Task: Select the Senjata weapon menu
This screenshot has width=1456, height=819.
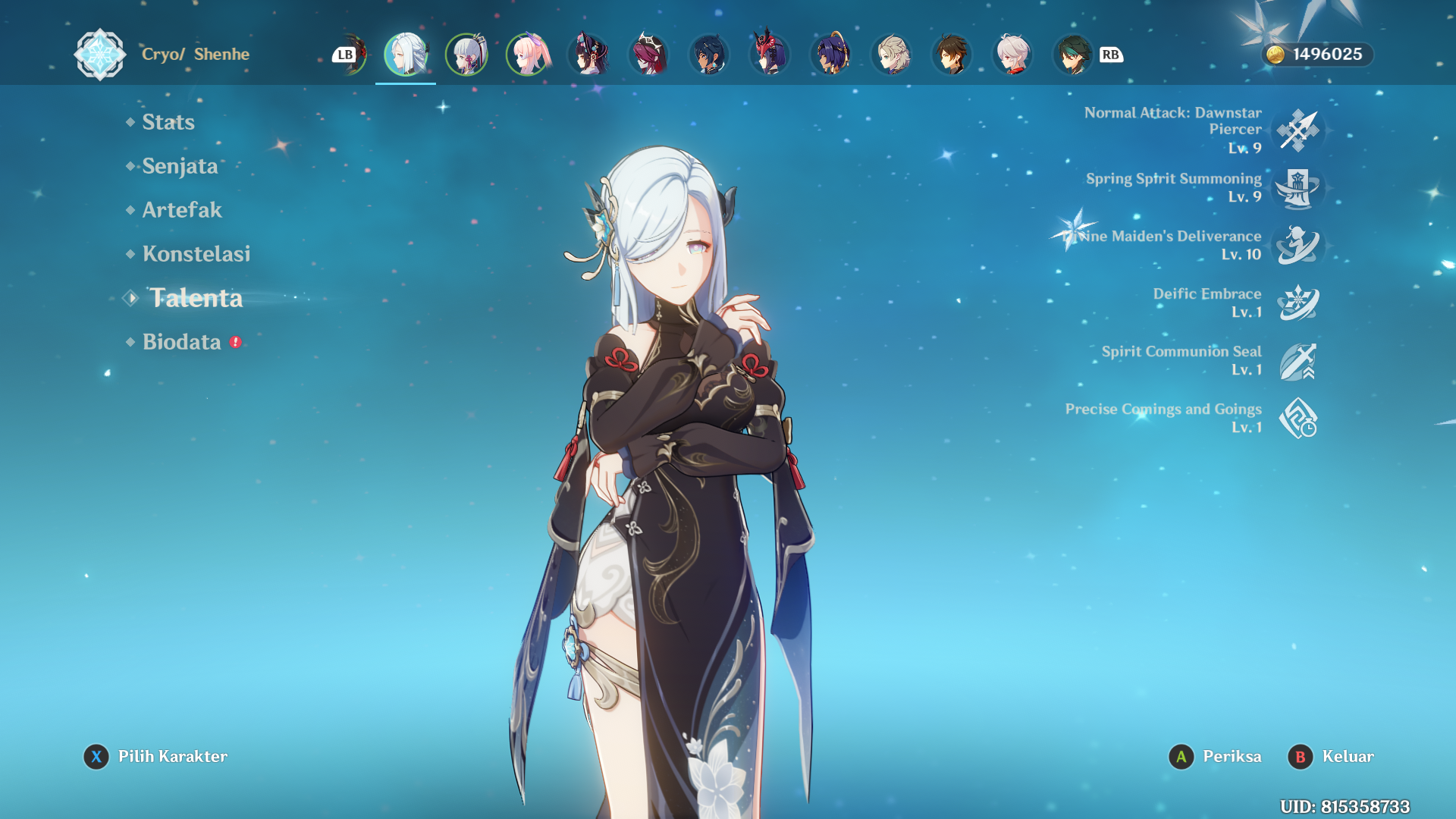Action: [180, 166]
